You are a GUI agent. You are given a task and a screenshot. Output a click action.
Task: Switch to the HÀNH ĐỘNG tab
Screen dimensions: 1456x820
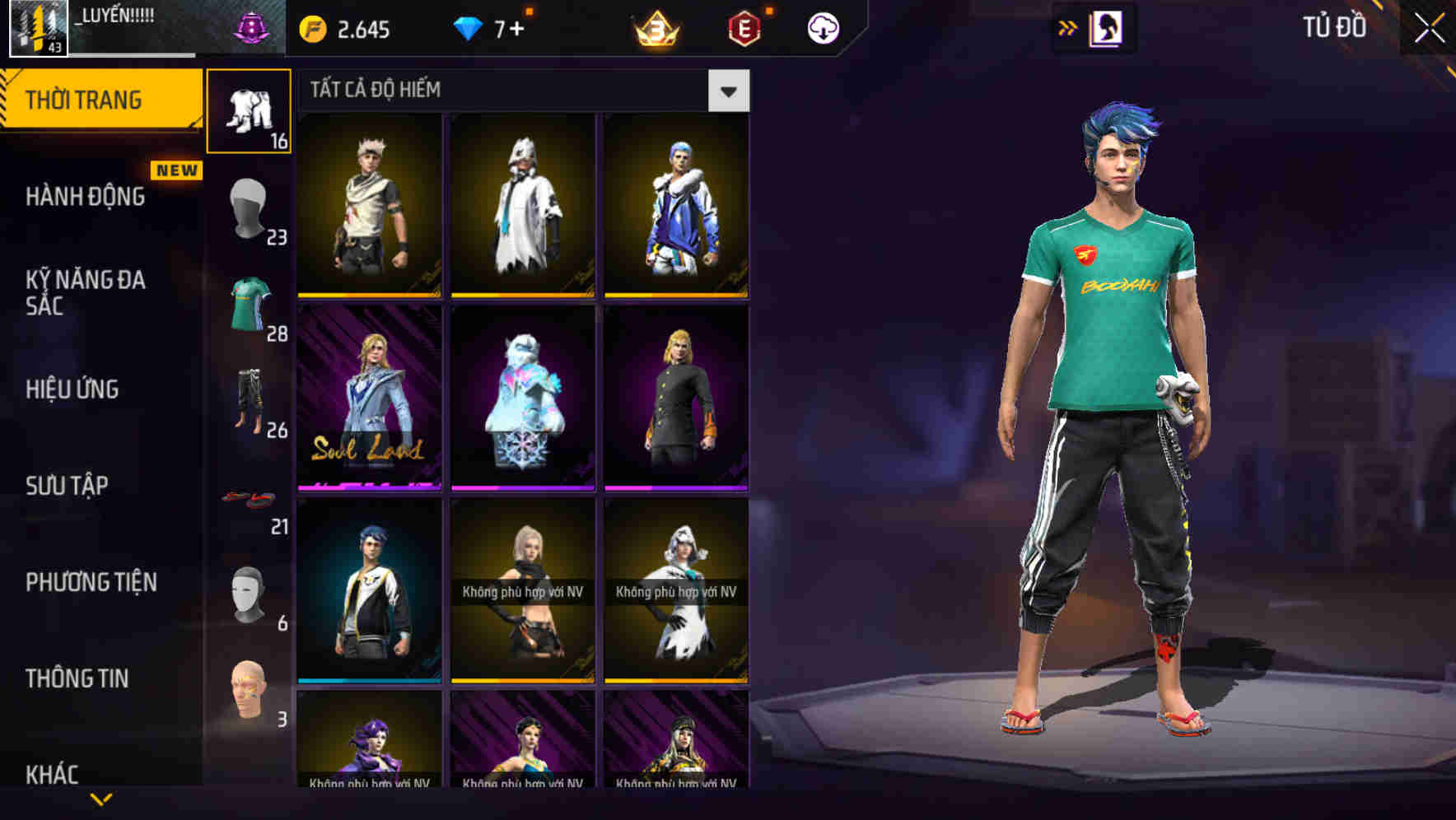tap(85, 198)
